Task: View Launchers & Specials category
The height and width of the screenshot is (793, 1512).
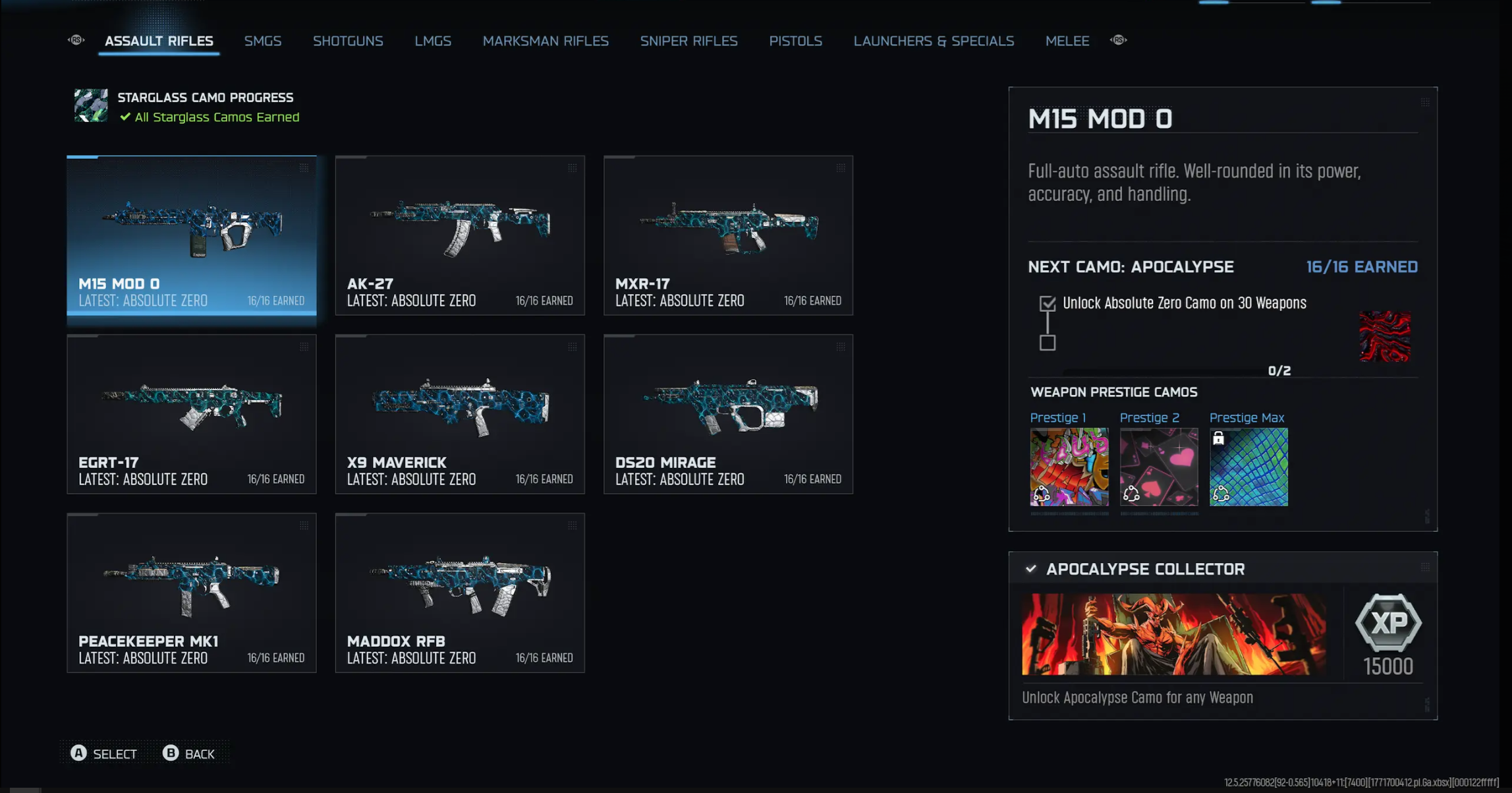Action: click(934, 41)
